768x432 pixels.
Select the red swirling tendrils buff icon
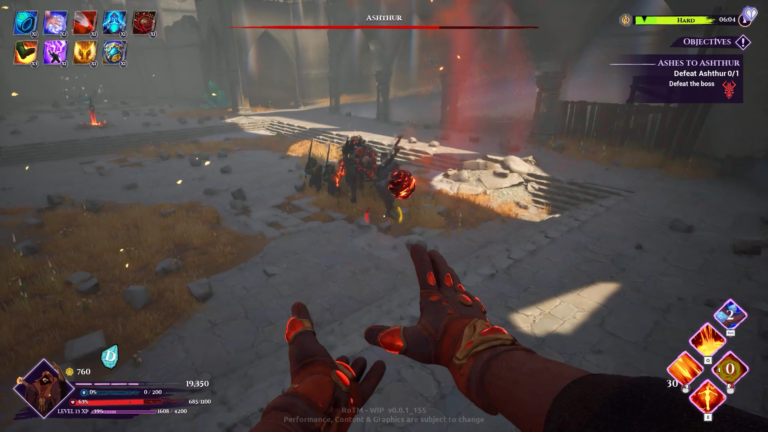(144, 22)
